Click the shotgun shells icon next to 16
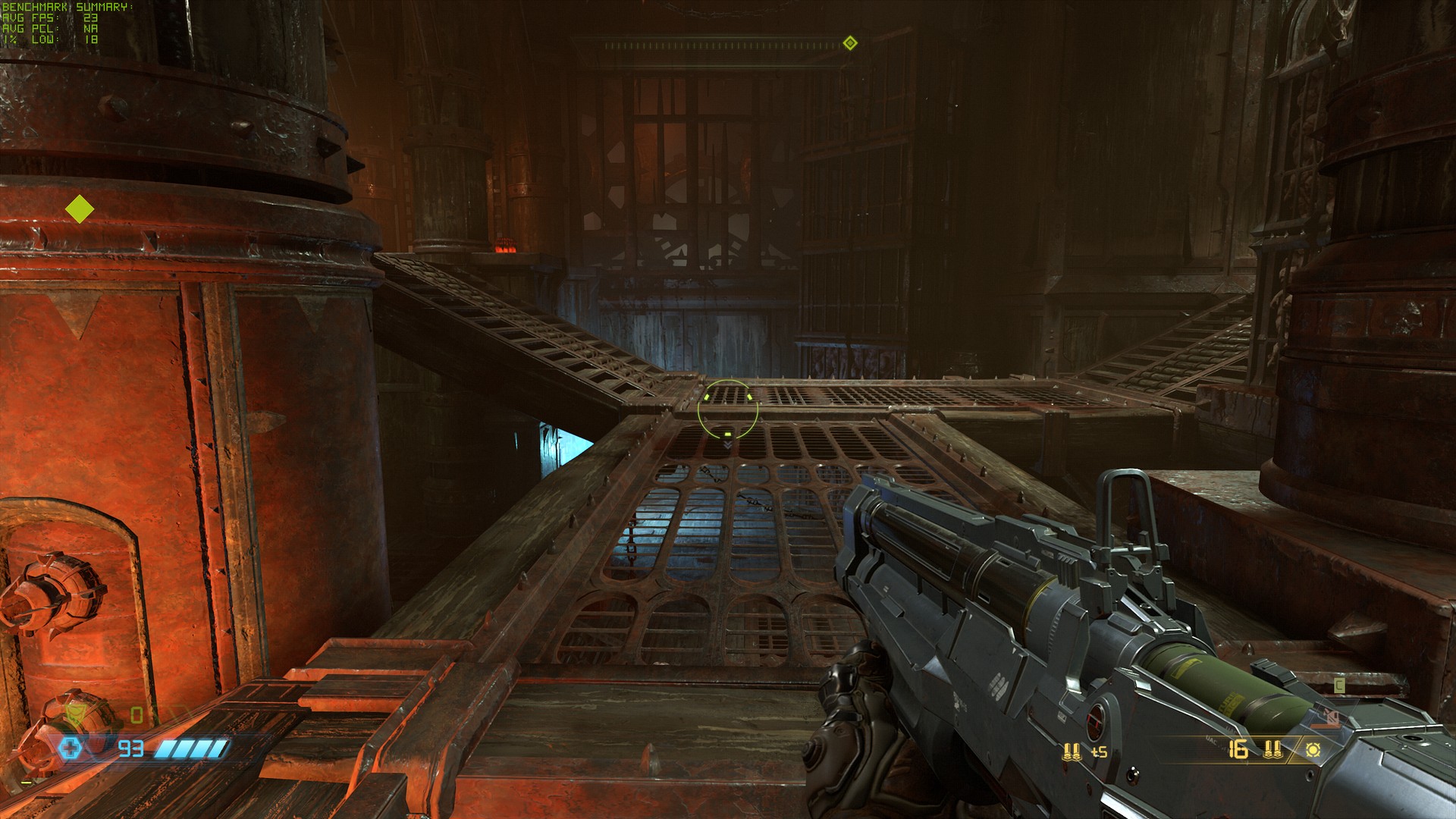 point(1272,749)
